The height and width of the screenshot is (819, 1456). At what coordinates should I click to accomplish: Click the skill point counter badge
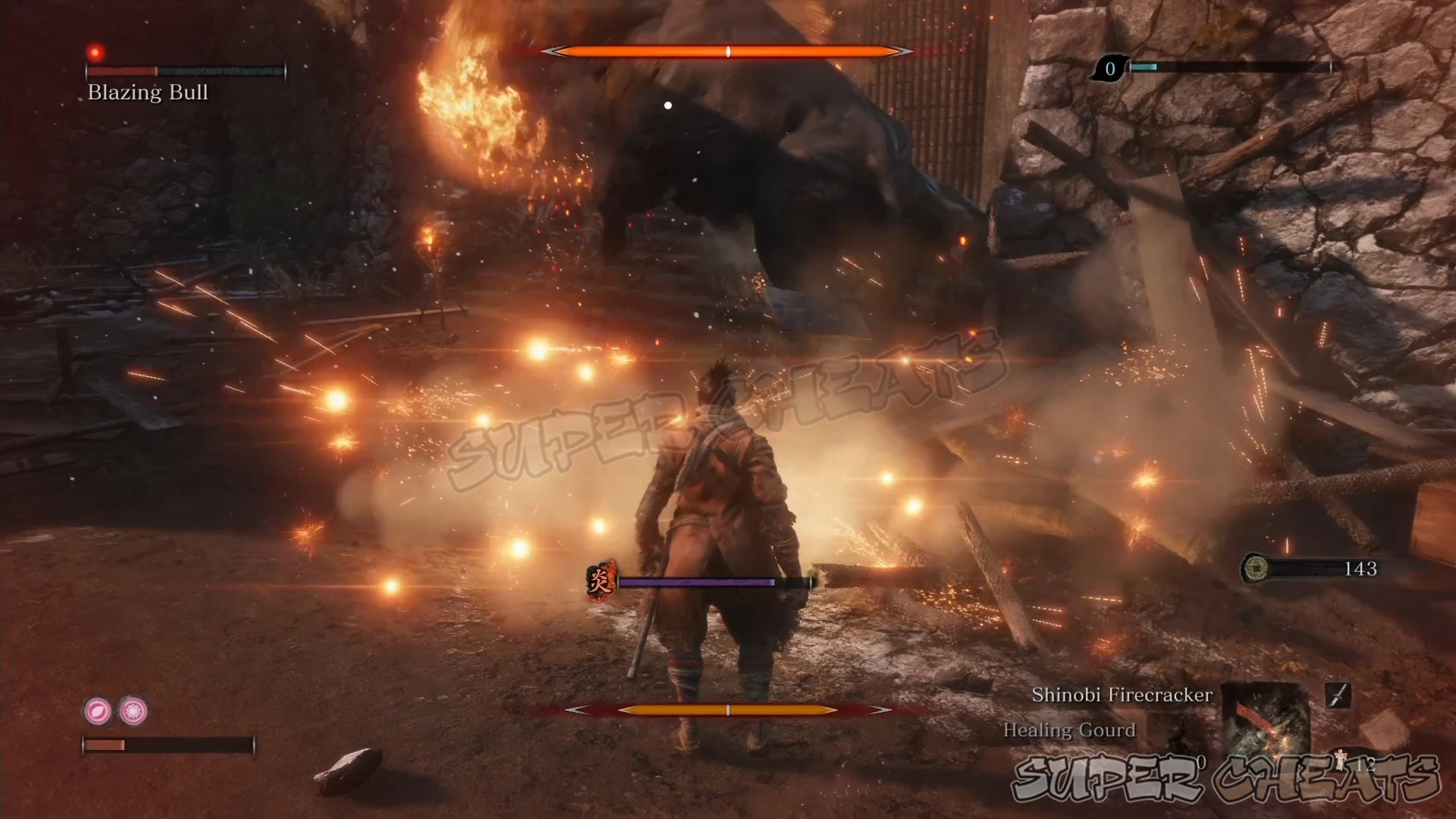click(1110, 69)
